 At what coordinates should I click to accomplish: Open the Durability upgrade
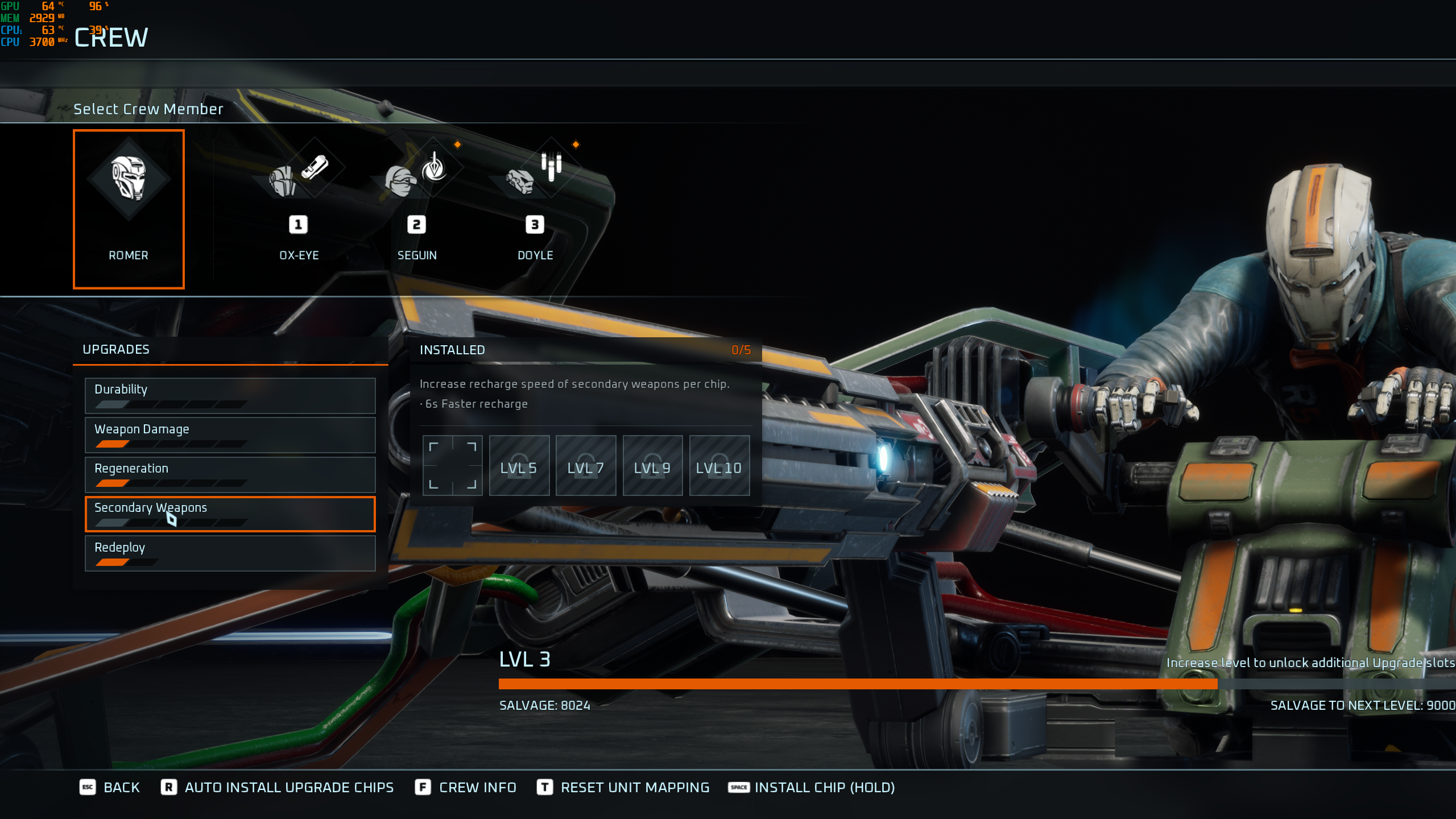coord(230,395)
